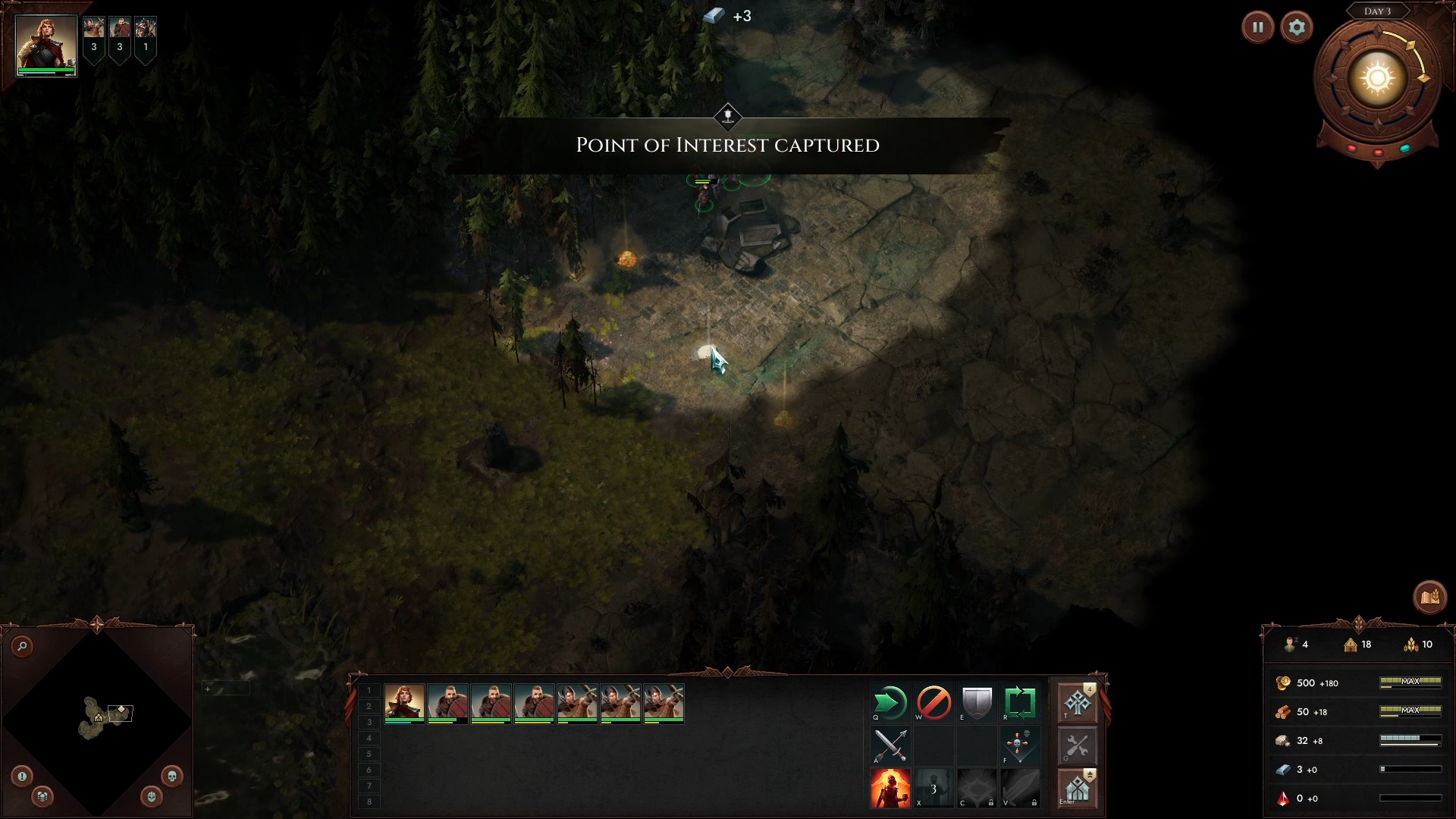Viewport: 1456px width, 819px height.
Task: Activate the green patrol loop command
Action: [x=1020, y=703]
